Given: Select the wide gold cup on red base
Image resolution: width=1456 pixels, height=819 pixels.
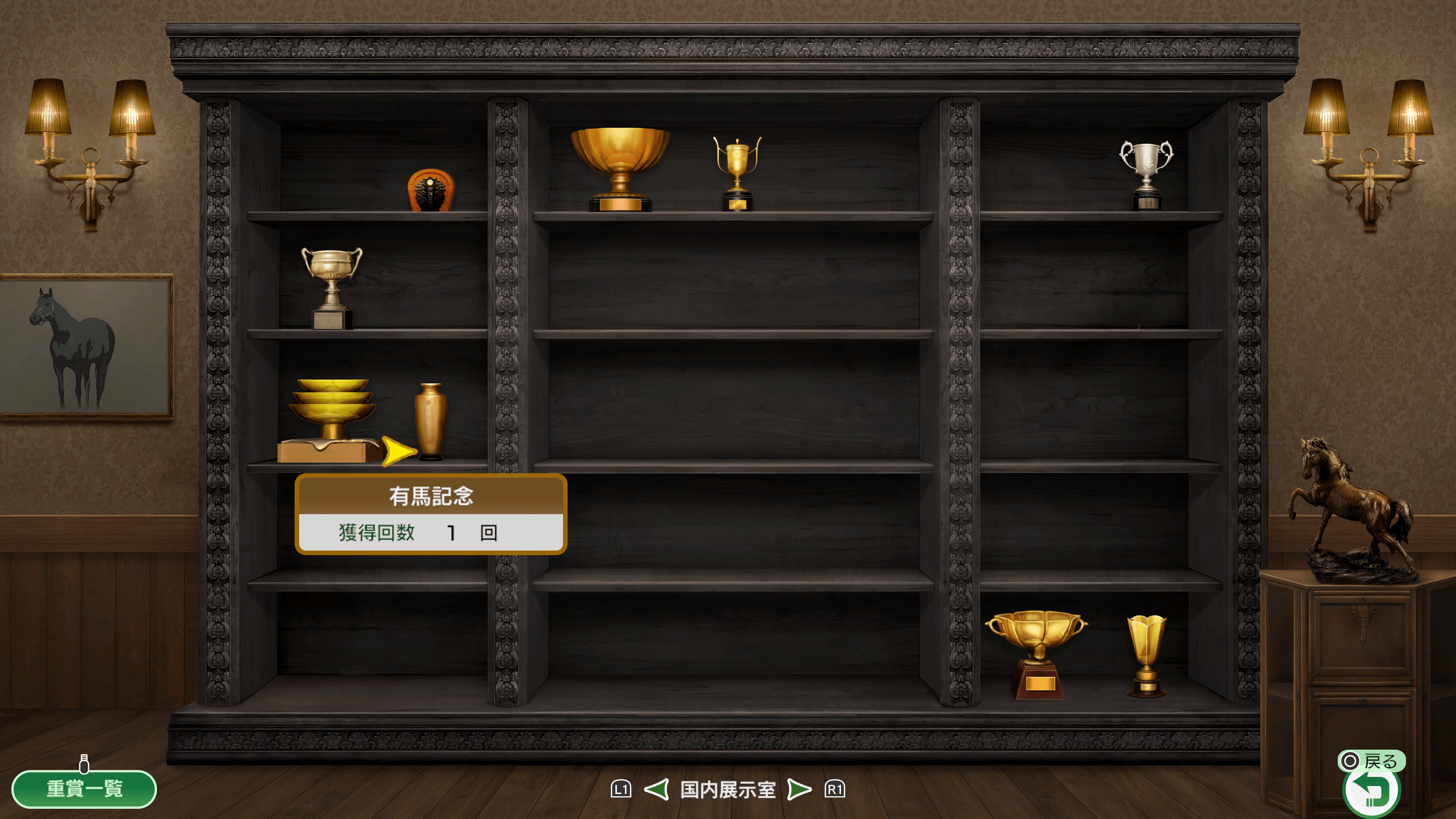Looking at the screenshot, I should pos(1036,654).
